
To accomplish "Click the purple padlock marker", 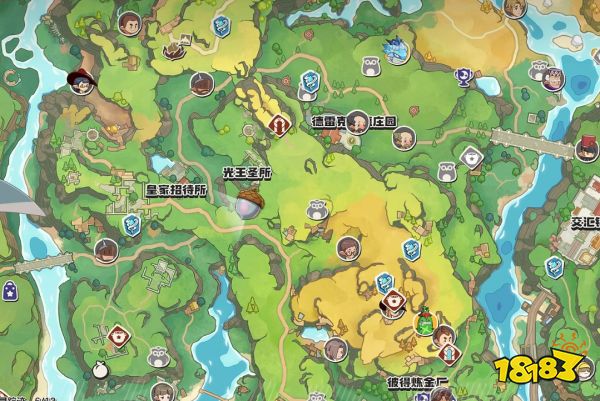I will (x=10, y=291).
